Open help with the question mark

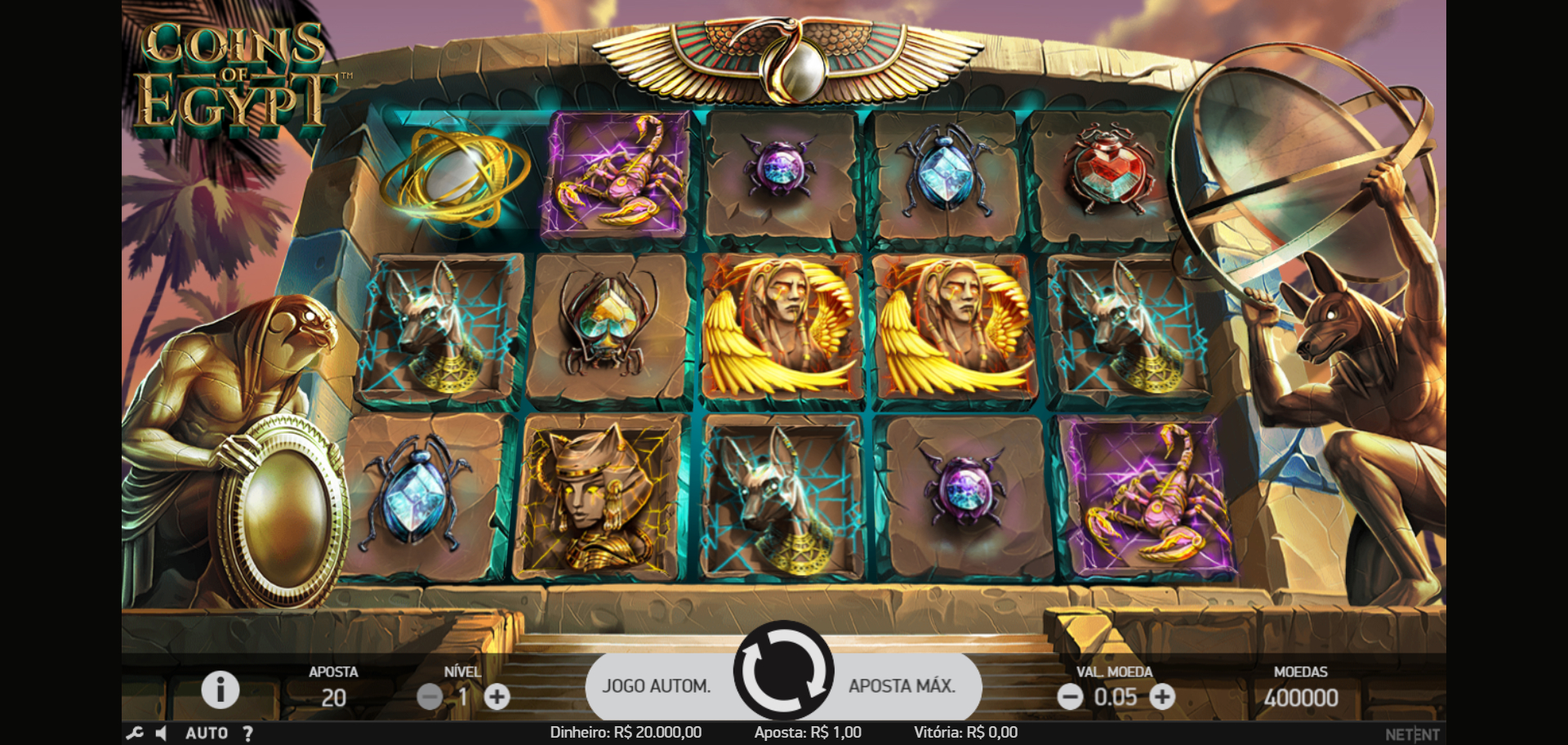(x=247, y=734)
